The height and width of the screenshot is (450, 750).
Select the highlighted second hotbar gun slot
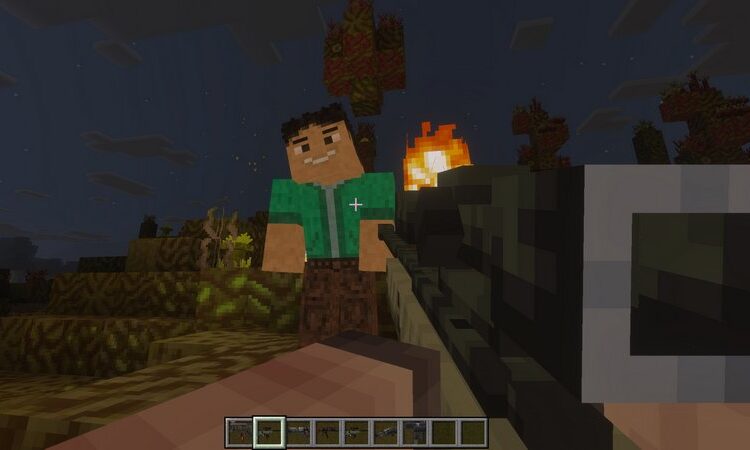click(269, 432)
